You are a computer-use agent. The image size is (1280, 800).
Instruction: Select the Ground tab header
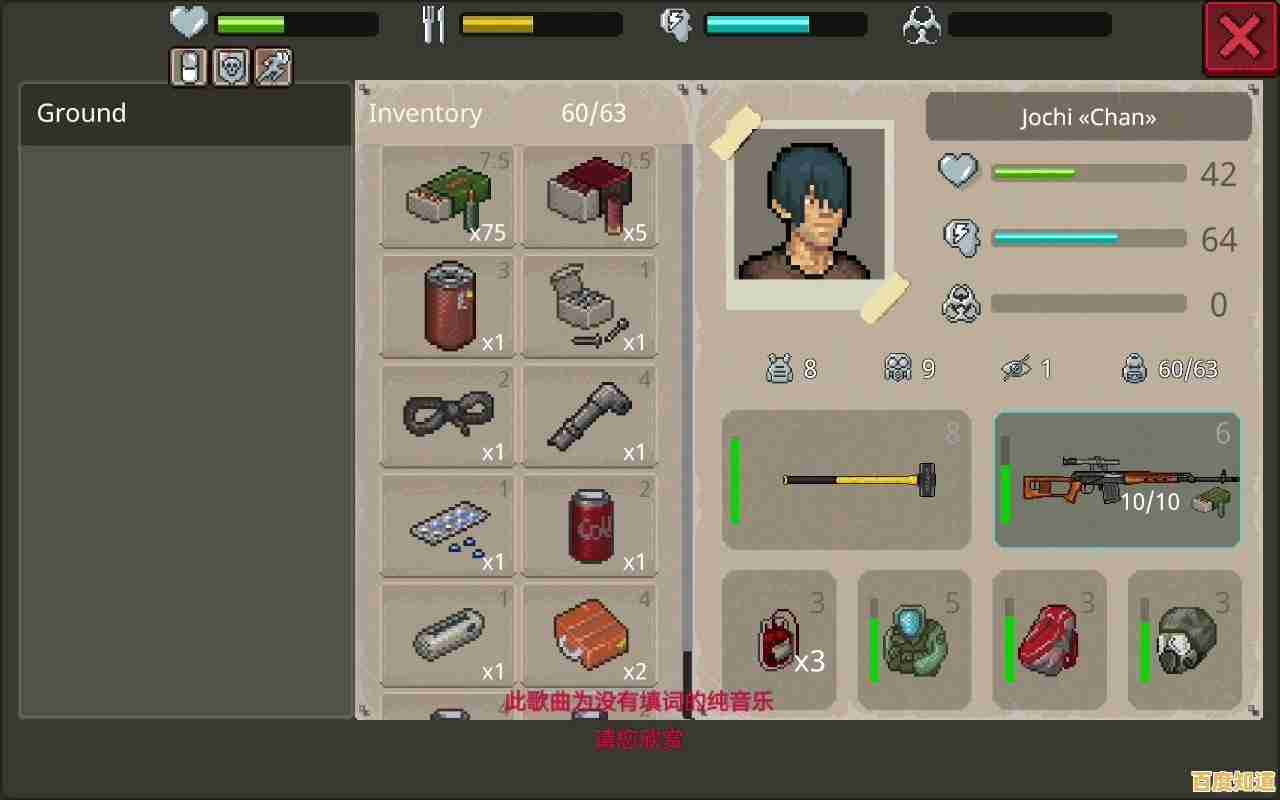[x=80, y=113]
